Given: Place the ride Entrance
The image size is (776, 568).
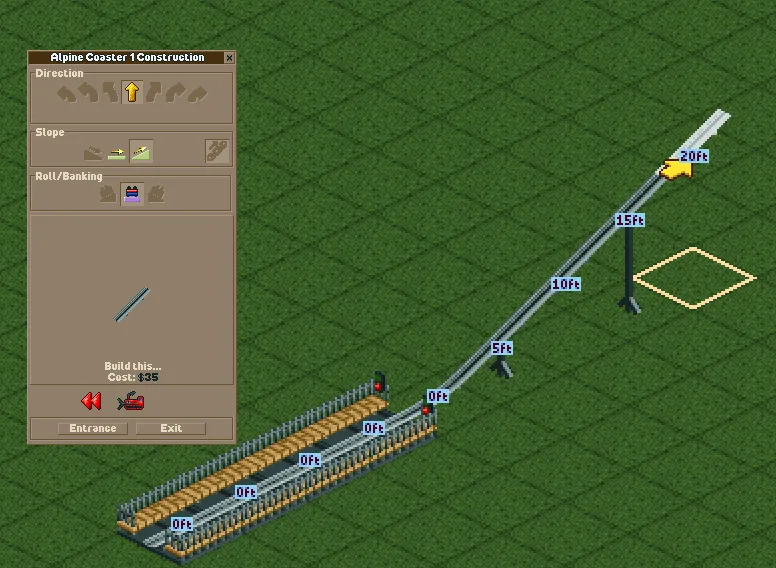Looking at the screenshot, I should [92, 428].
